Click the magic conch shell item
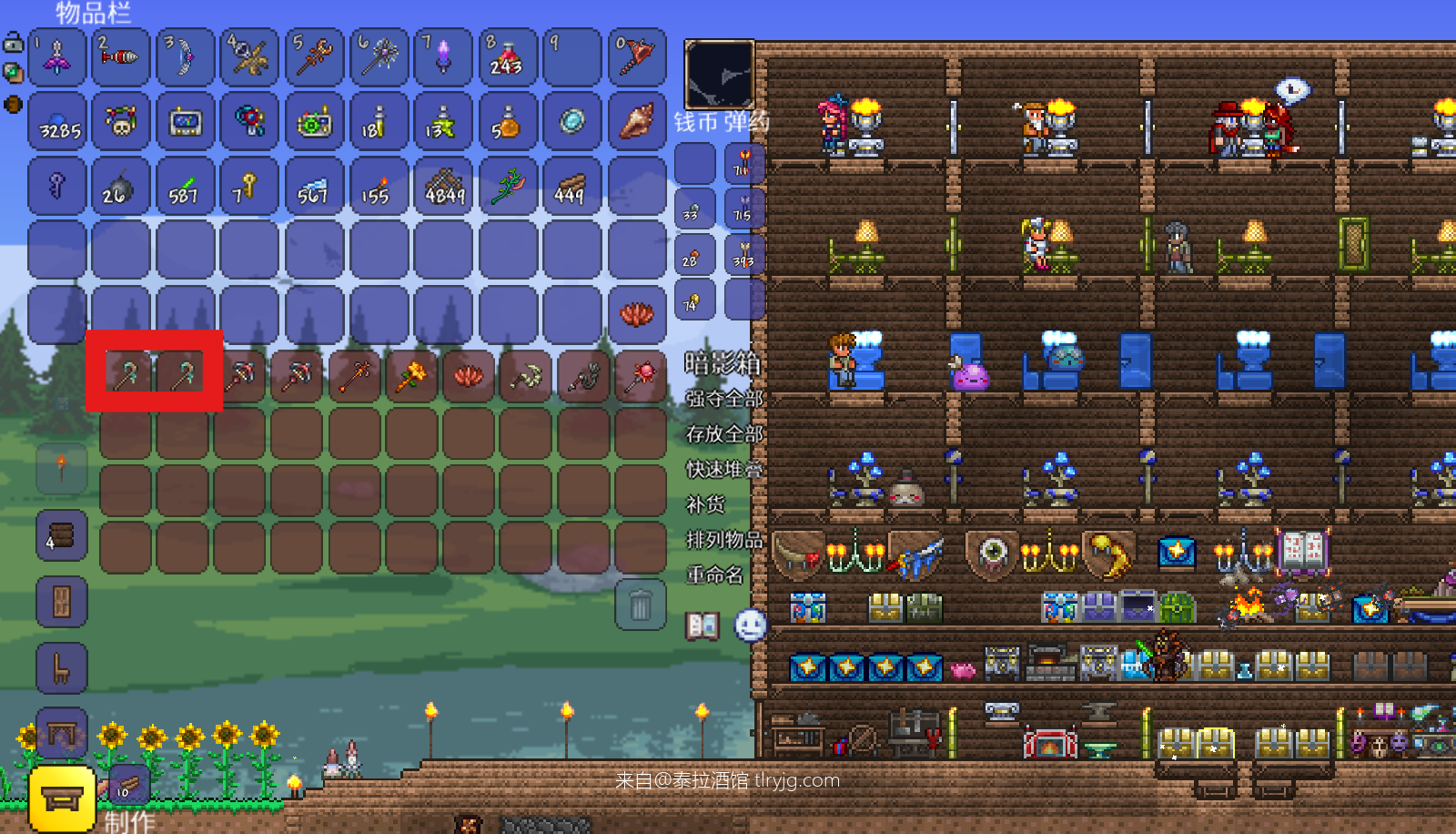Viewport: 1456px width, 834px height. (636, 121)
